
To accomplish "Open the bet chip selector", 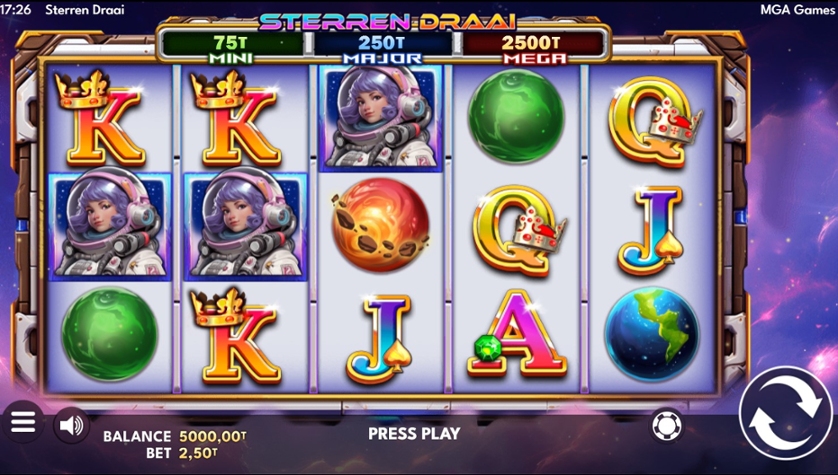I will (663, 425).
